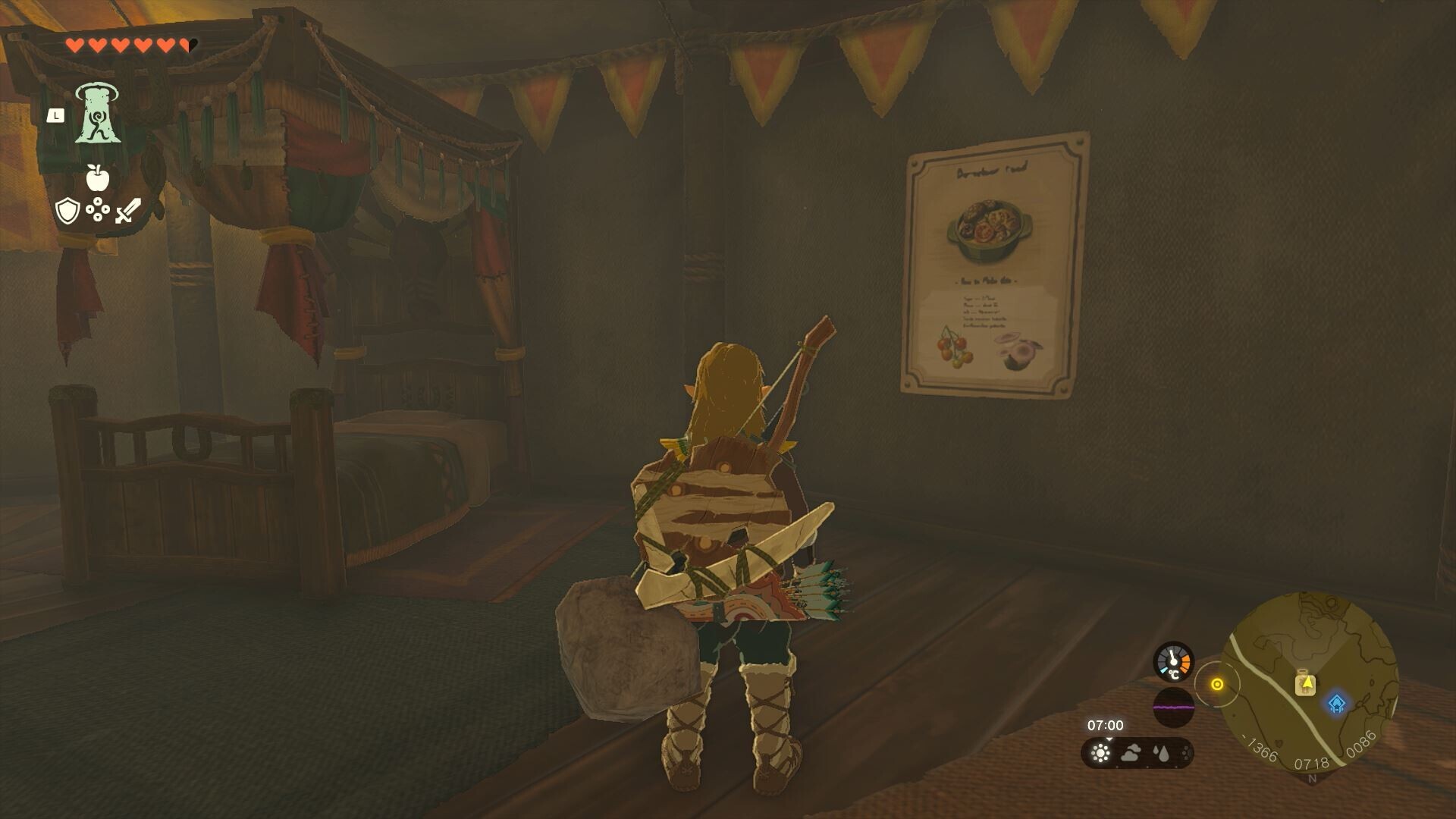Toggle the stealth noise meter circle
Screen dimensions: 1456x819
click(x=1175, y=708)
